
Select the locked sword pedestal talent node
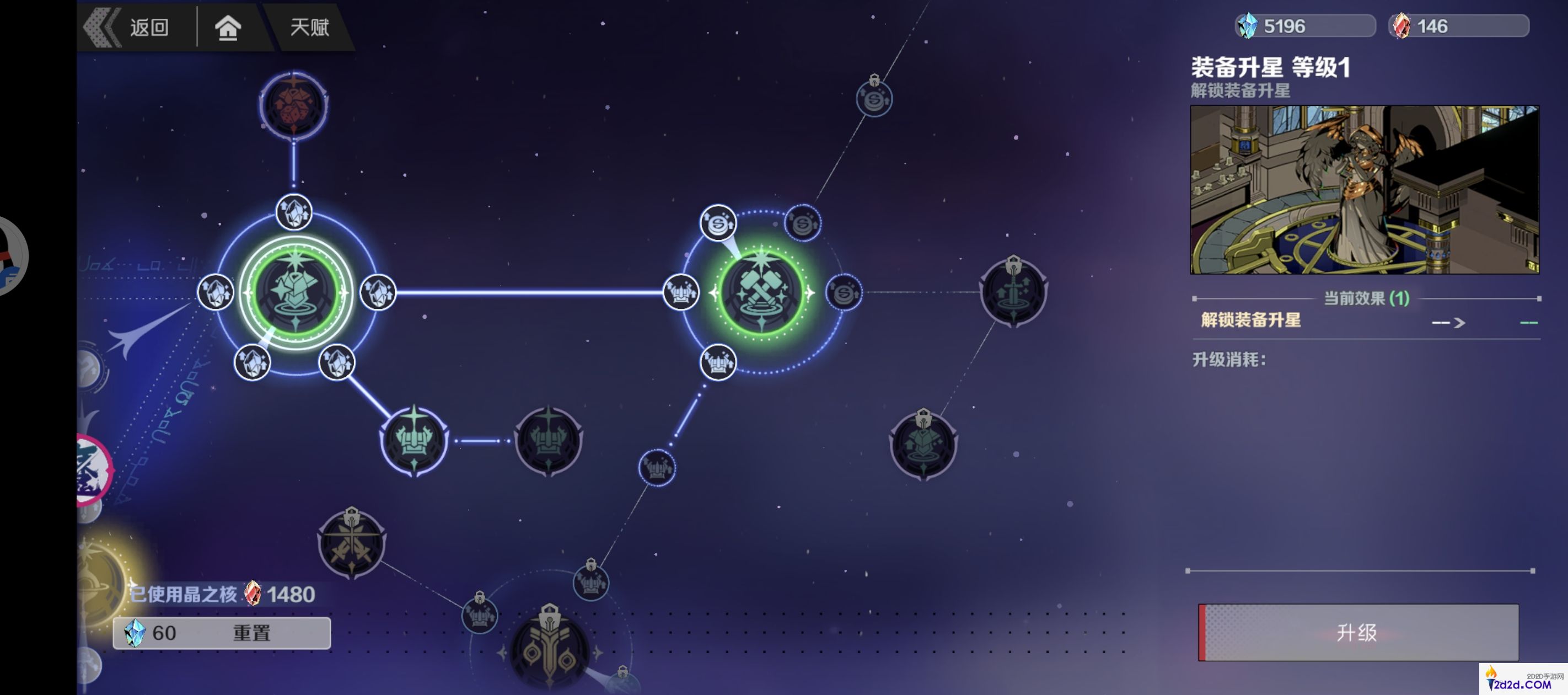tap(1013, 292)
